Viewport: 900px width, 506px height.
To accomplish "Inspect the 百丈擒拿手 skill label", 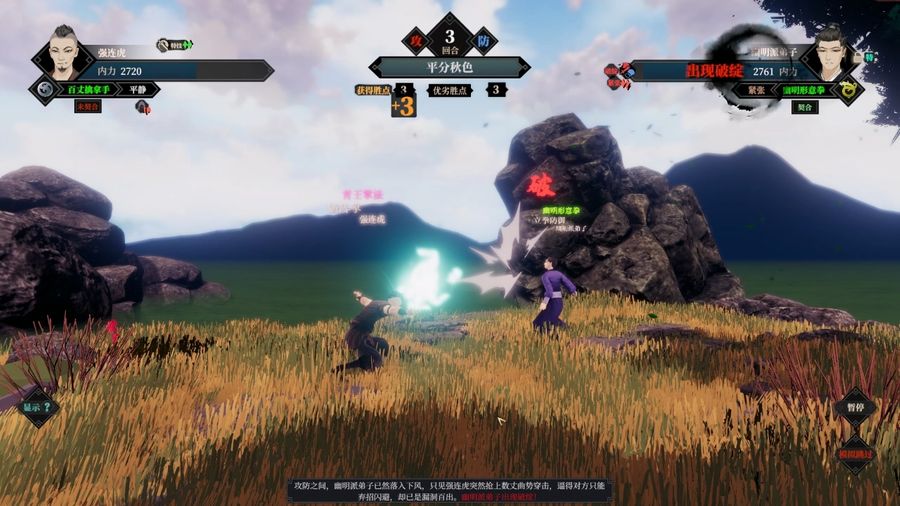I will 88,89.
